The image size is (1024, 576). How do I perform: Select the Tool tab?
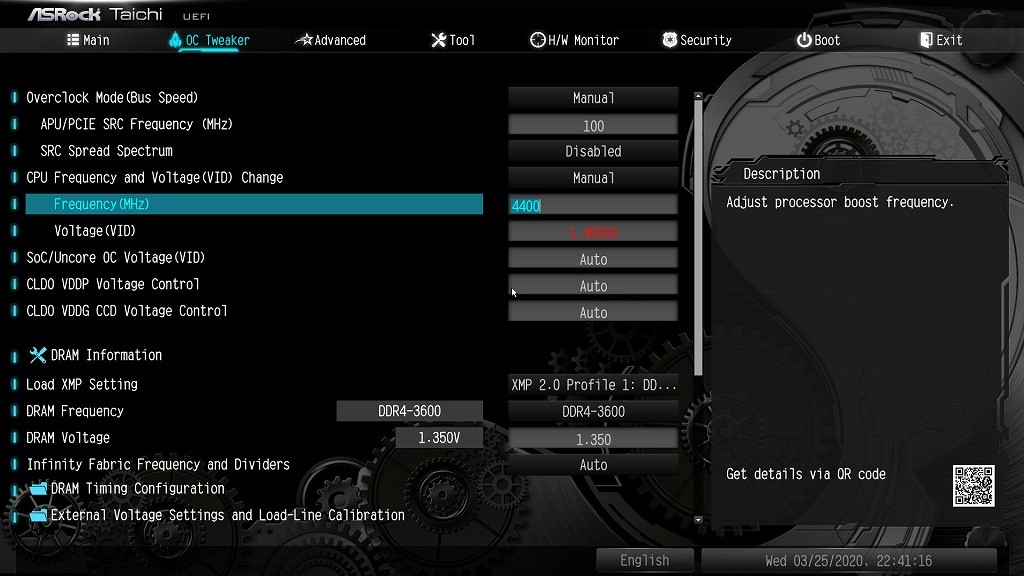[453, 40]
